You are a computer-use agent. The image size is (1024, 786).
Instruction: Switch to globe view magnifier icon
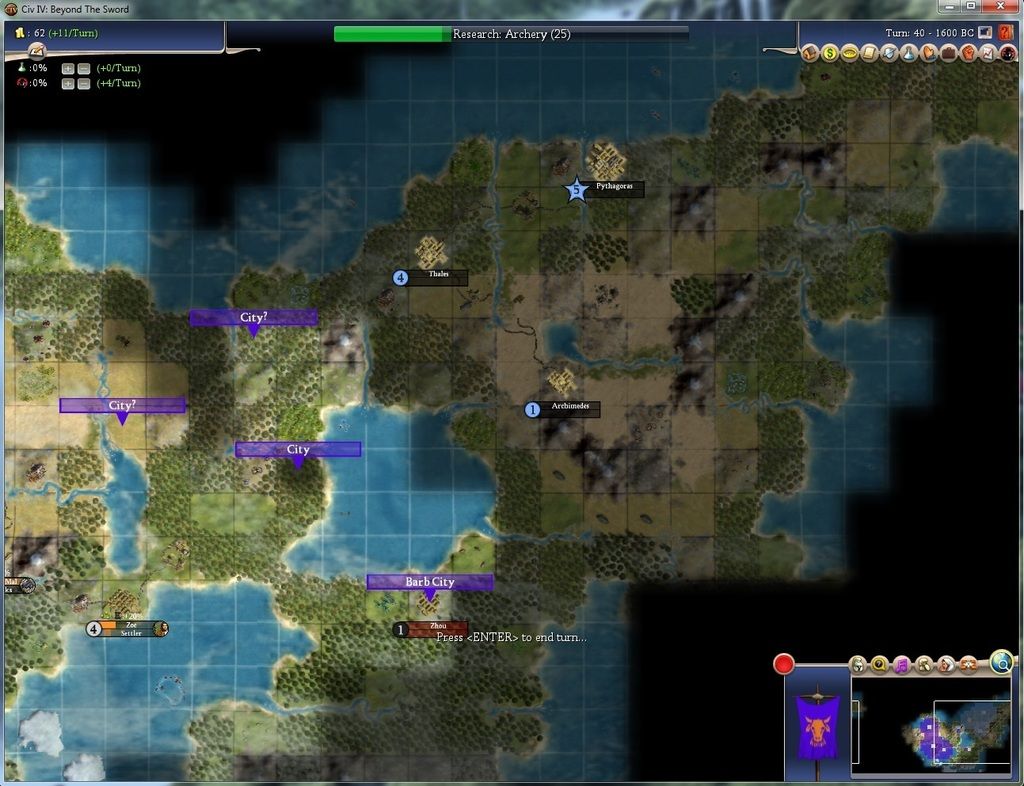(x=1001, y=661)
